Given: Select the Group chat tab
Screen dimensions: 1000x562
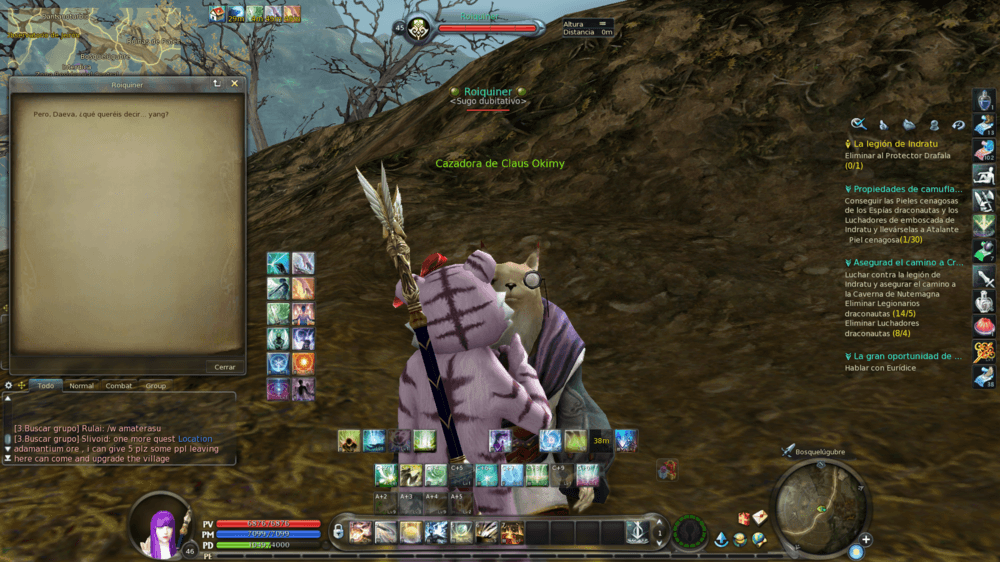Looking at the screenshot, I should point(155,385).
